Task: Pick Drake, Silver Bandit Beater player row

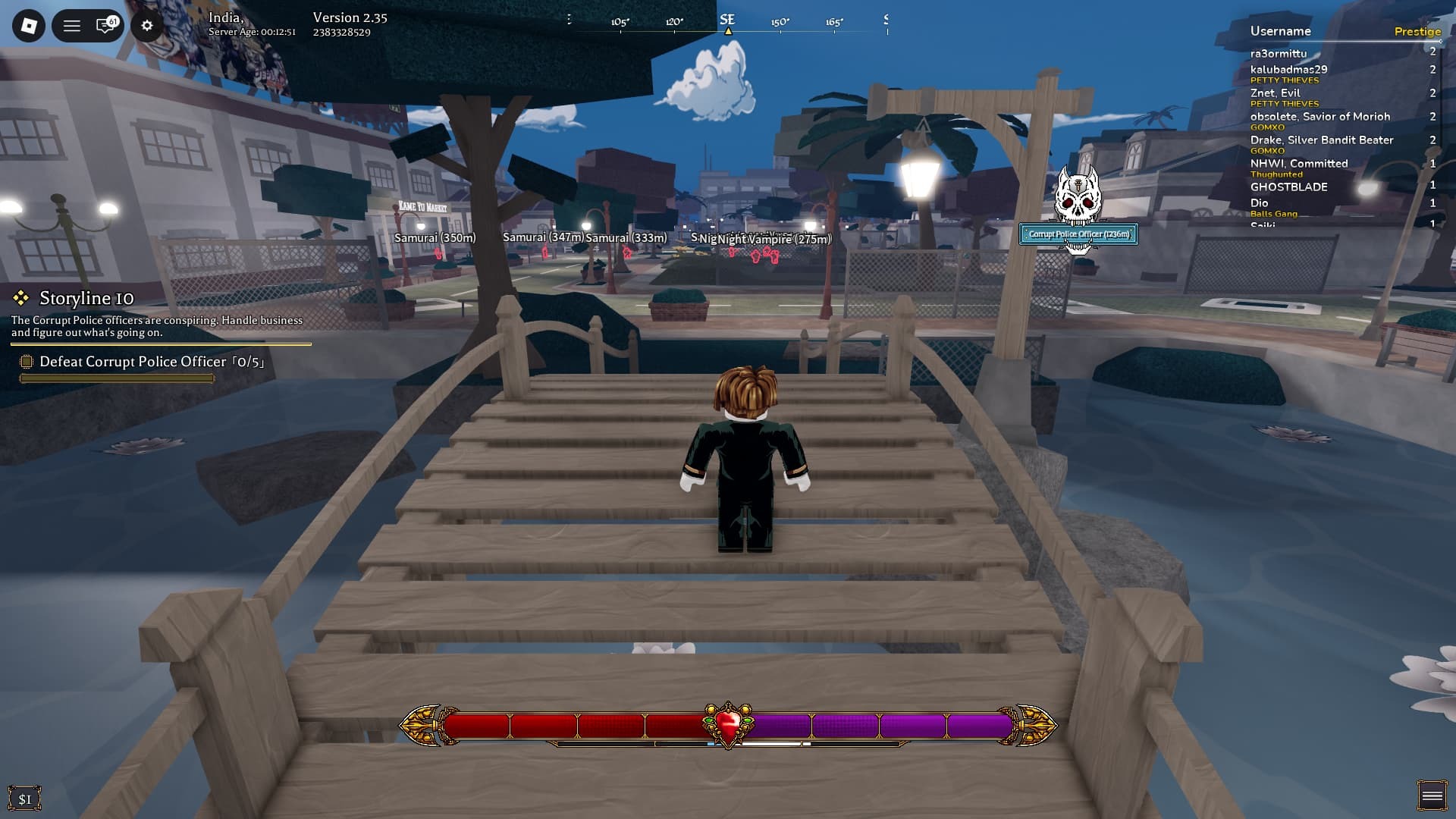Action: click(1321, 140)
